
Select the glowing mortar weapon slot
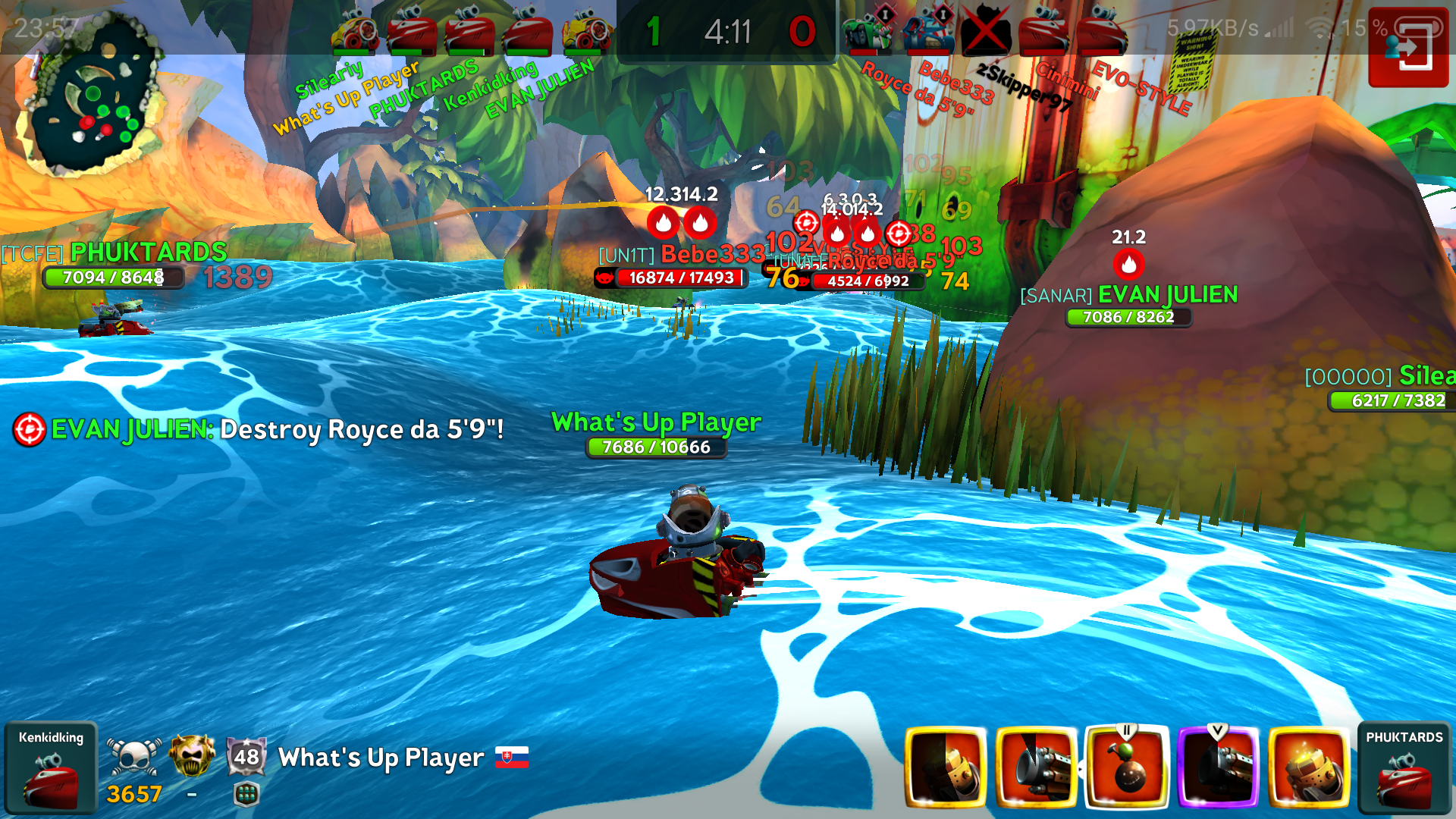click(x=1309, y=767)
